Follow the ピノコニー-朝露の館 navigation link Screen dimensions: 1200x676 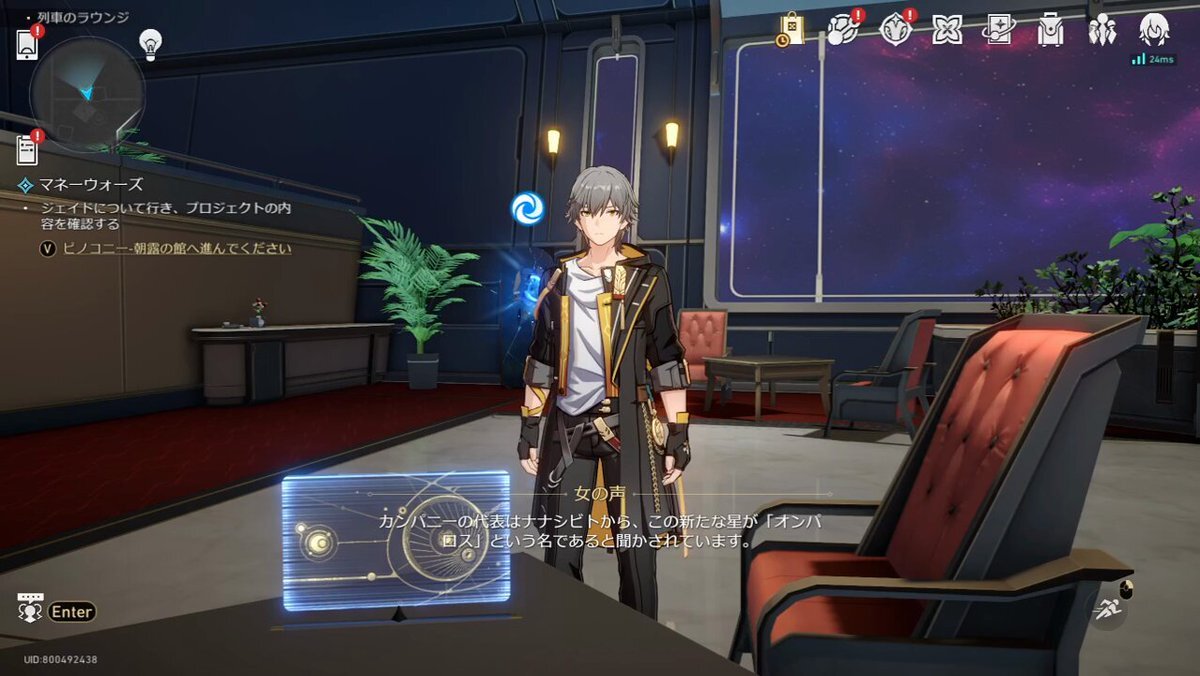tap(176, 248)
